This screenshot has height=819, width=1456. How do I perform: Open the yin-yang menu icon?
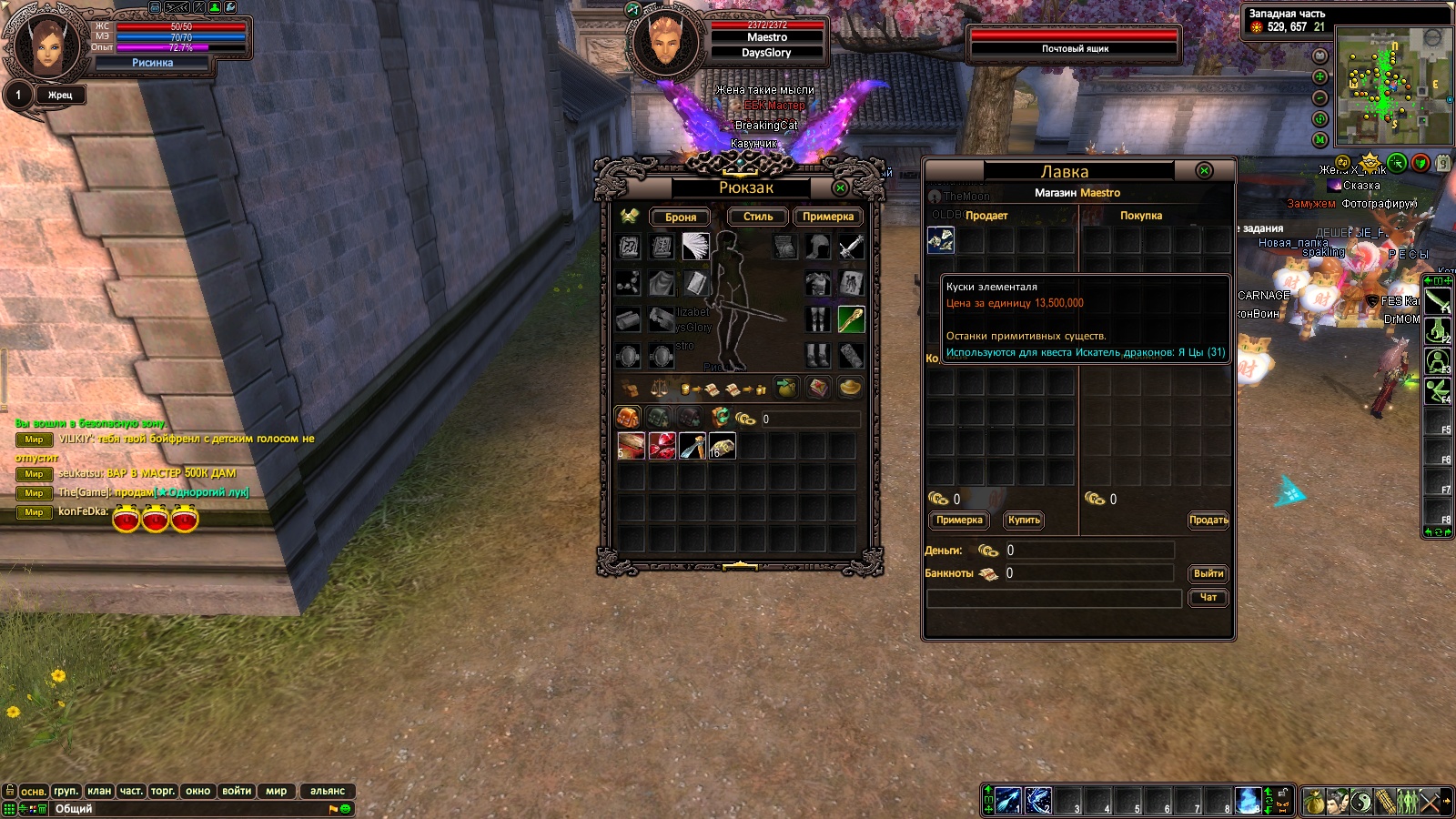(1360, 801)
